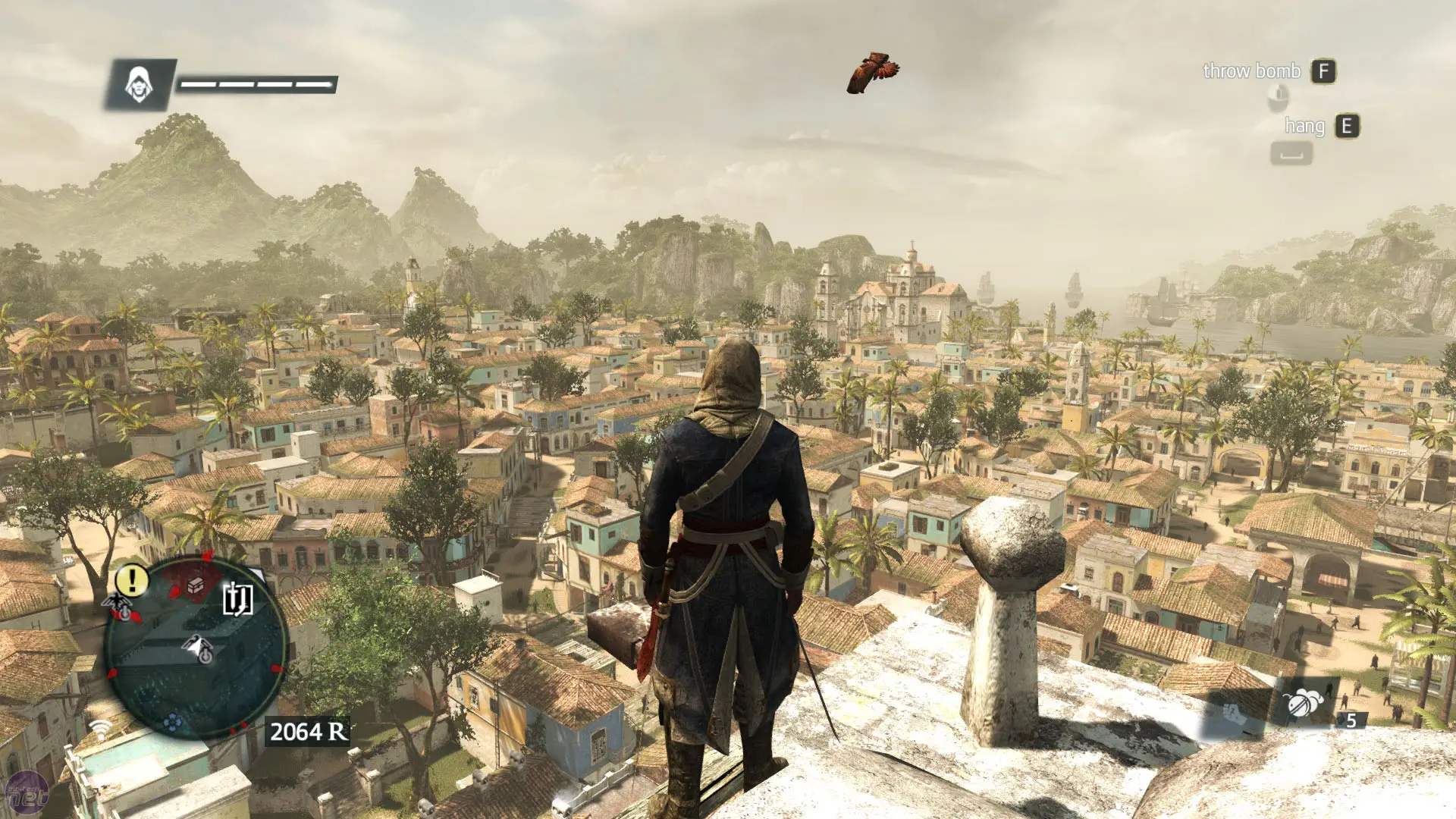
Task: Click the treasure chest icon on the minimap
Action: coord(195,584)
